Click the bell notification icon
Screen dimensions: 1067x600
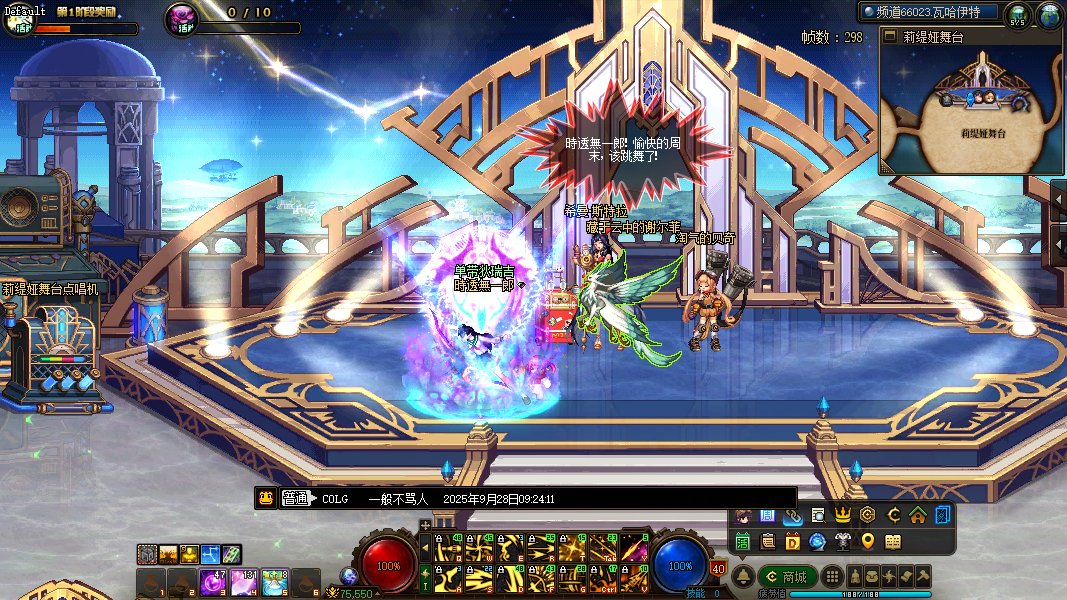click(x=743, y=577)
